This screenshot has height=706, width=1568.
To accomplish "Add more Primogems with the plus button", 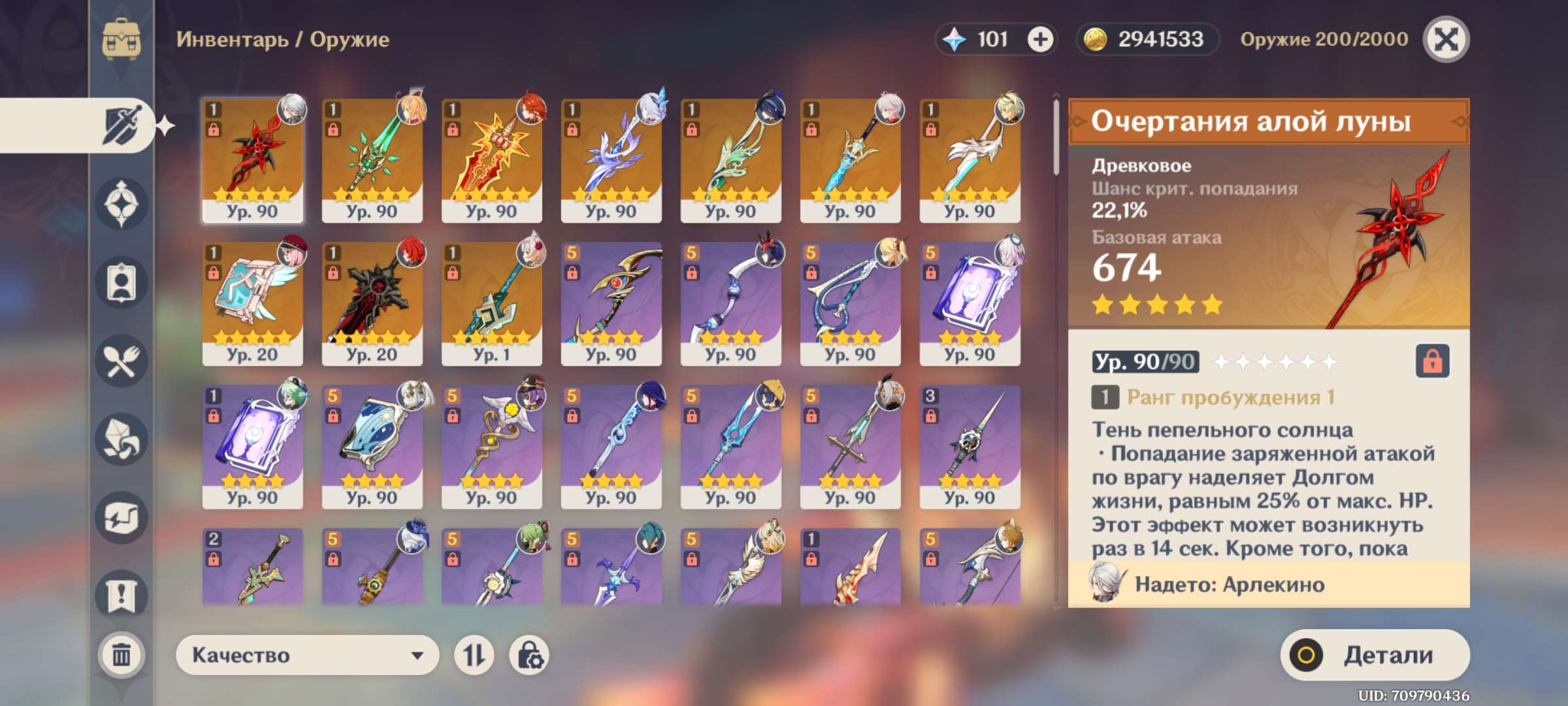I will (1040, 40).
